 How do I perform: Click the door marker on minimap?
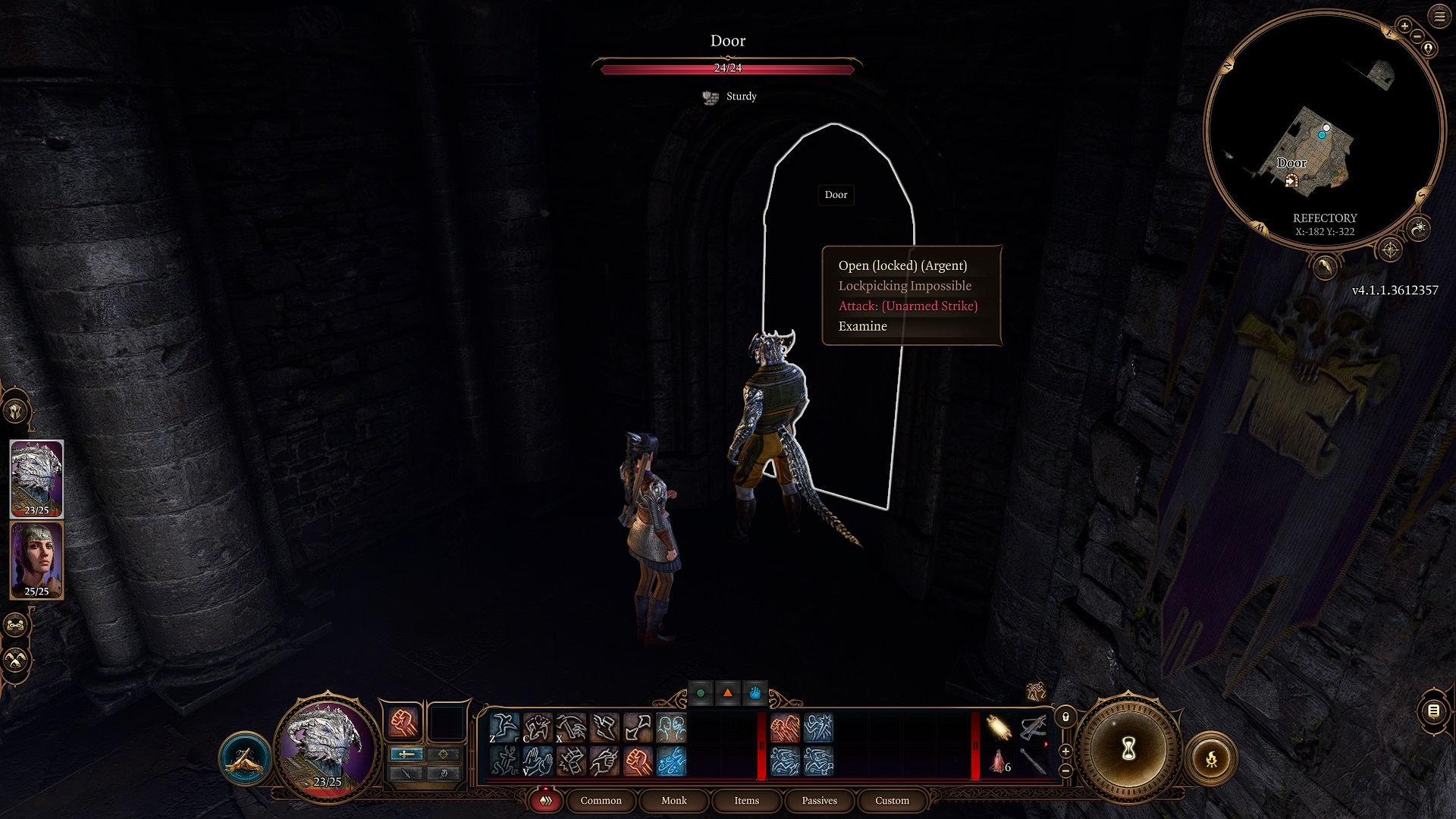pyautogui.click(x=1291, y=180)
